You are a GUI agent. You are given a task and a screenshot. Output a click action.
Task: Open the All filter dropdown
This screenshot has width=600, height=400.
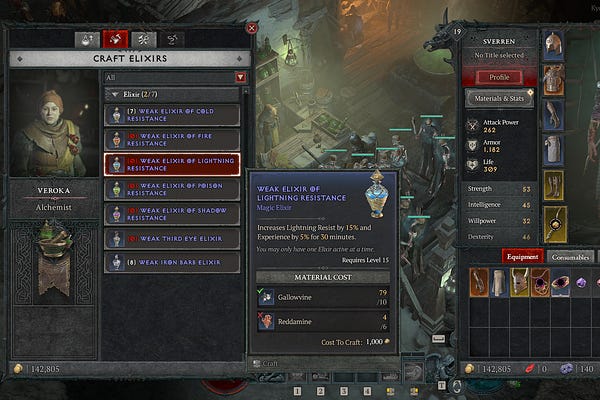pos(240,77)
